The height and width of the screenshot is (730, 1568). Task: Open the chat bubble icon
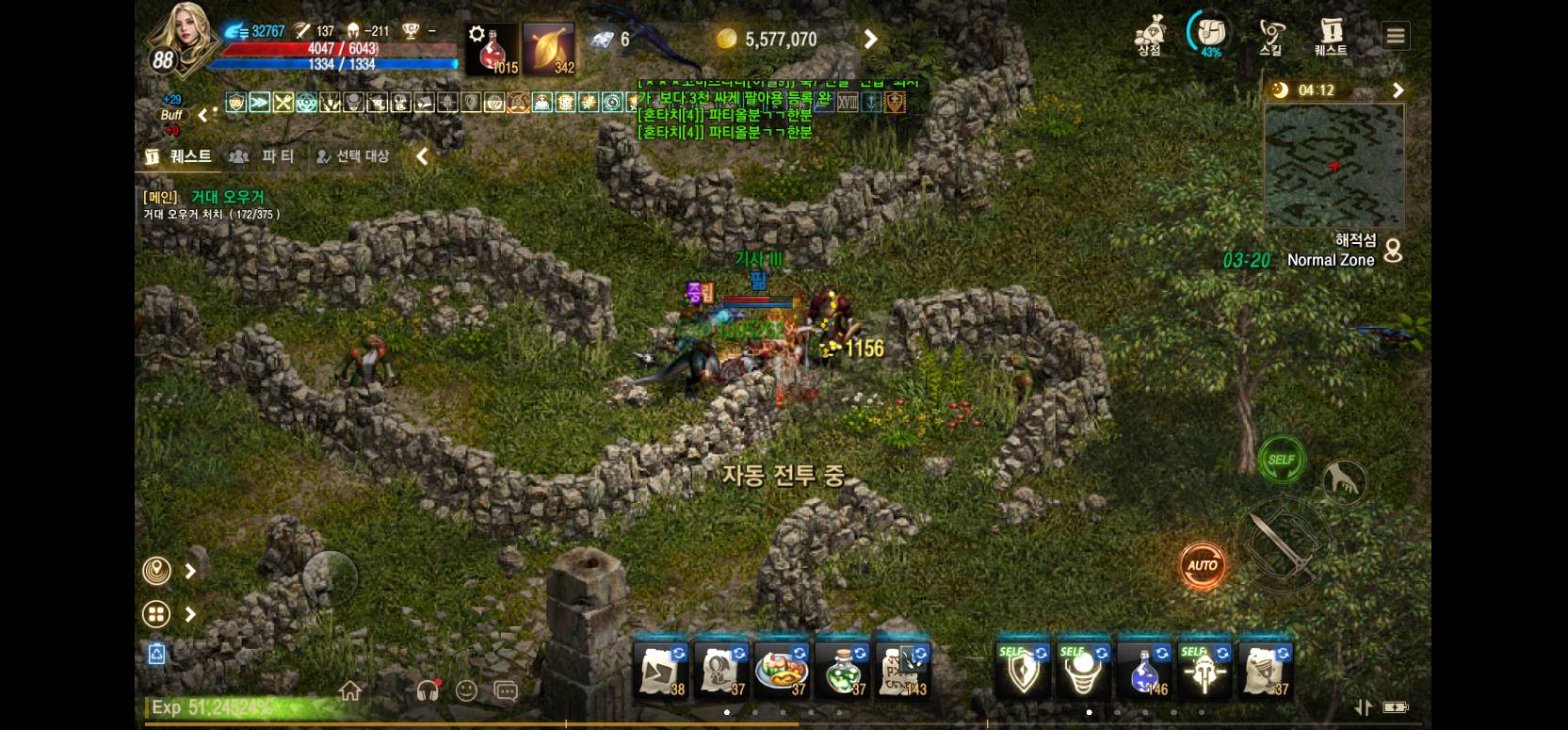pyautogui.click(x=506, y=692)
